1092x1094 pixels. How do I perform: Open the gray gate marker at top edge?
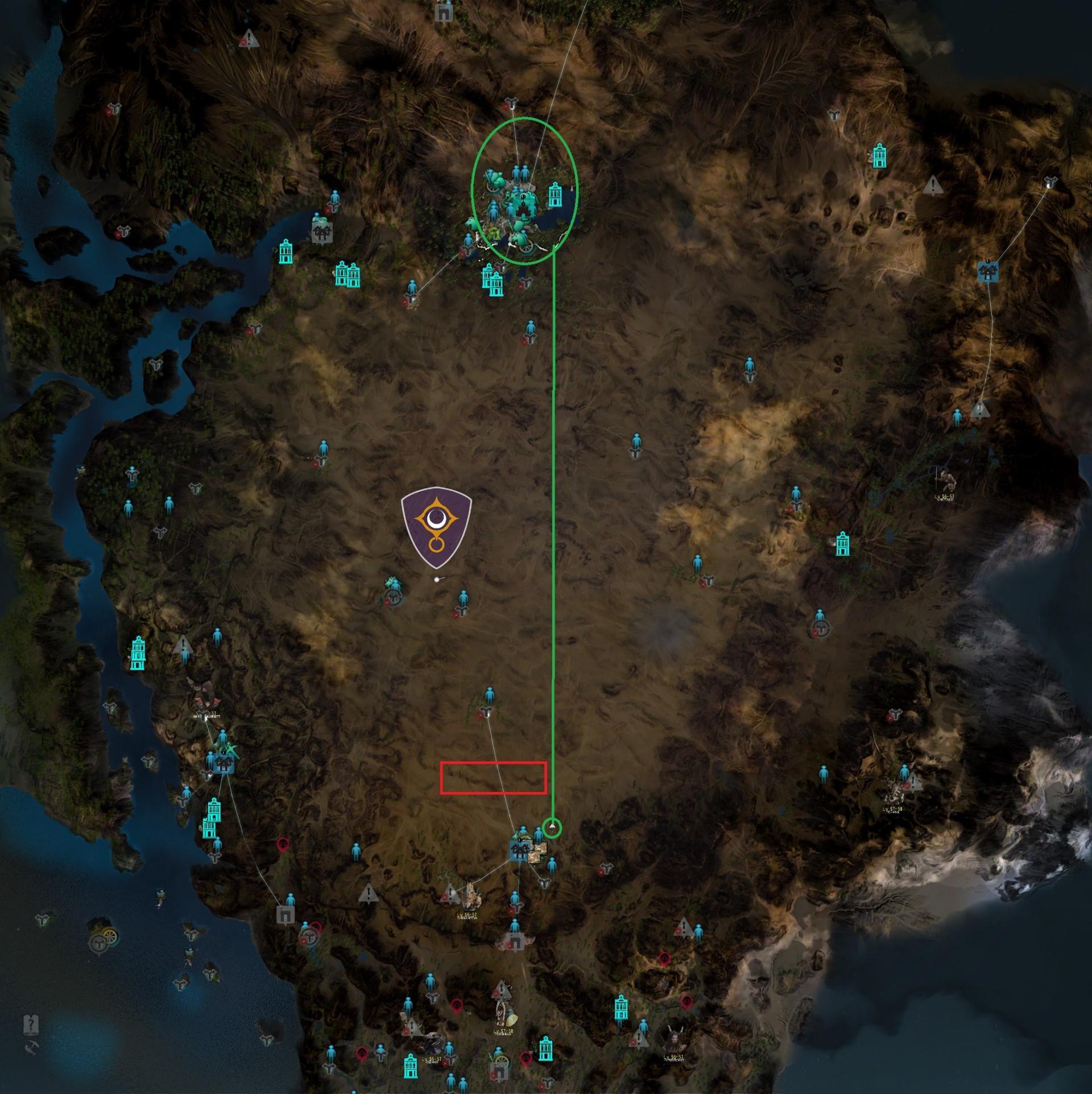coord(443,11)
